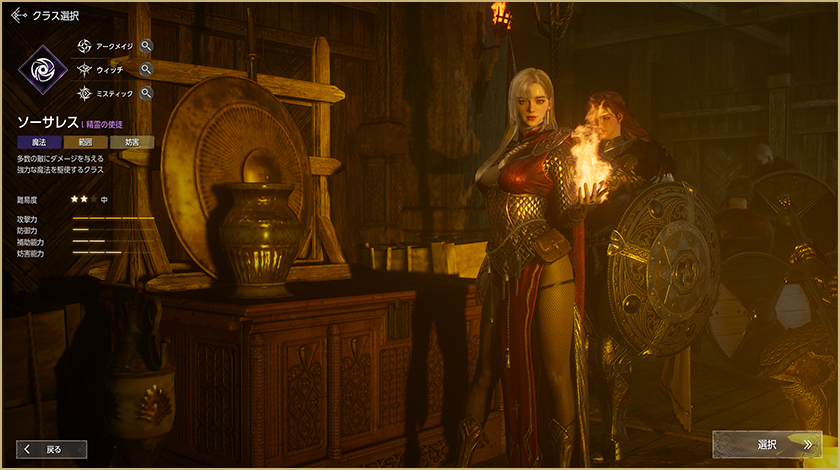Click the 範囲 trait tag

point(85,142)
